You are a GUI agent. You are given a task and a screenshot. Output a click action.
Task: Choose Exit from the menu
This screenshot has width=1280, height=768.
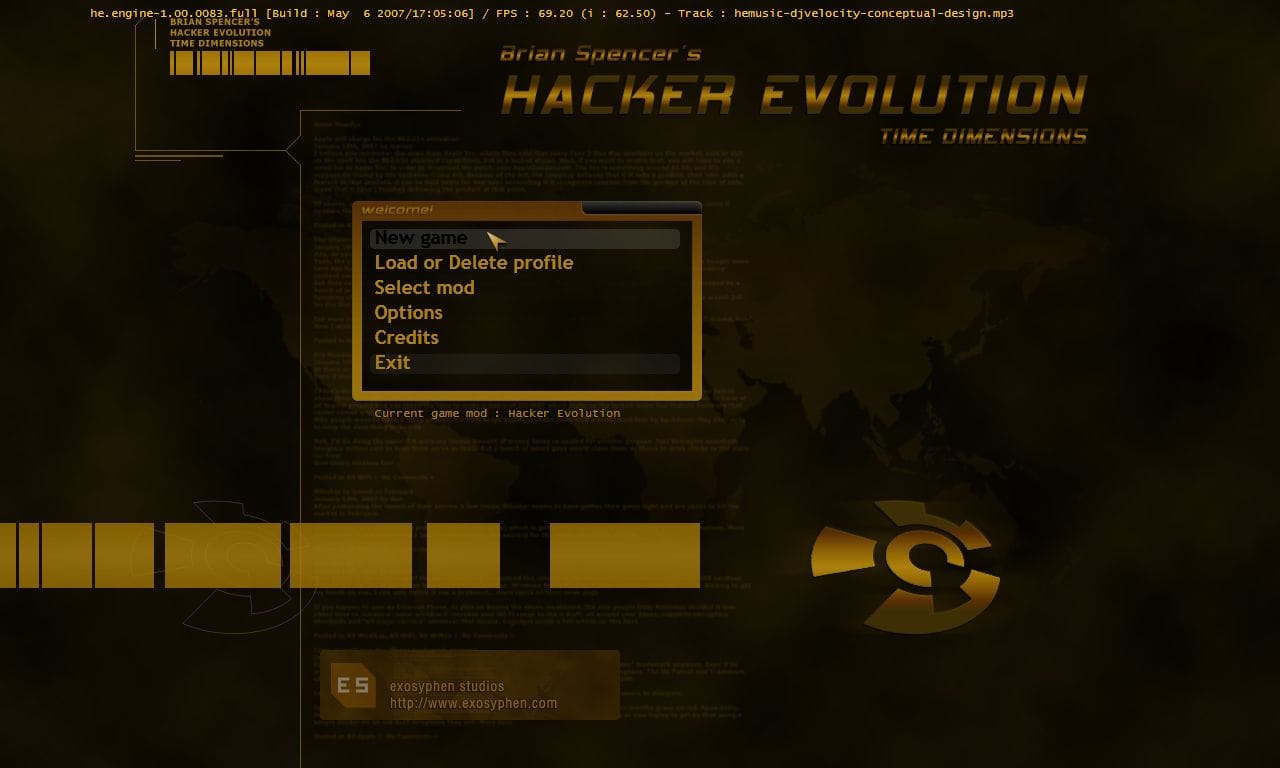(392, 362)
